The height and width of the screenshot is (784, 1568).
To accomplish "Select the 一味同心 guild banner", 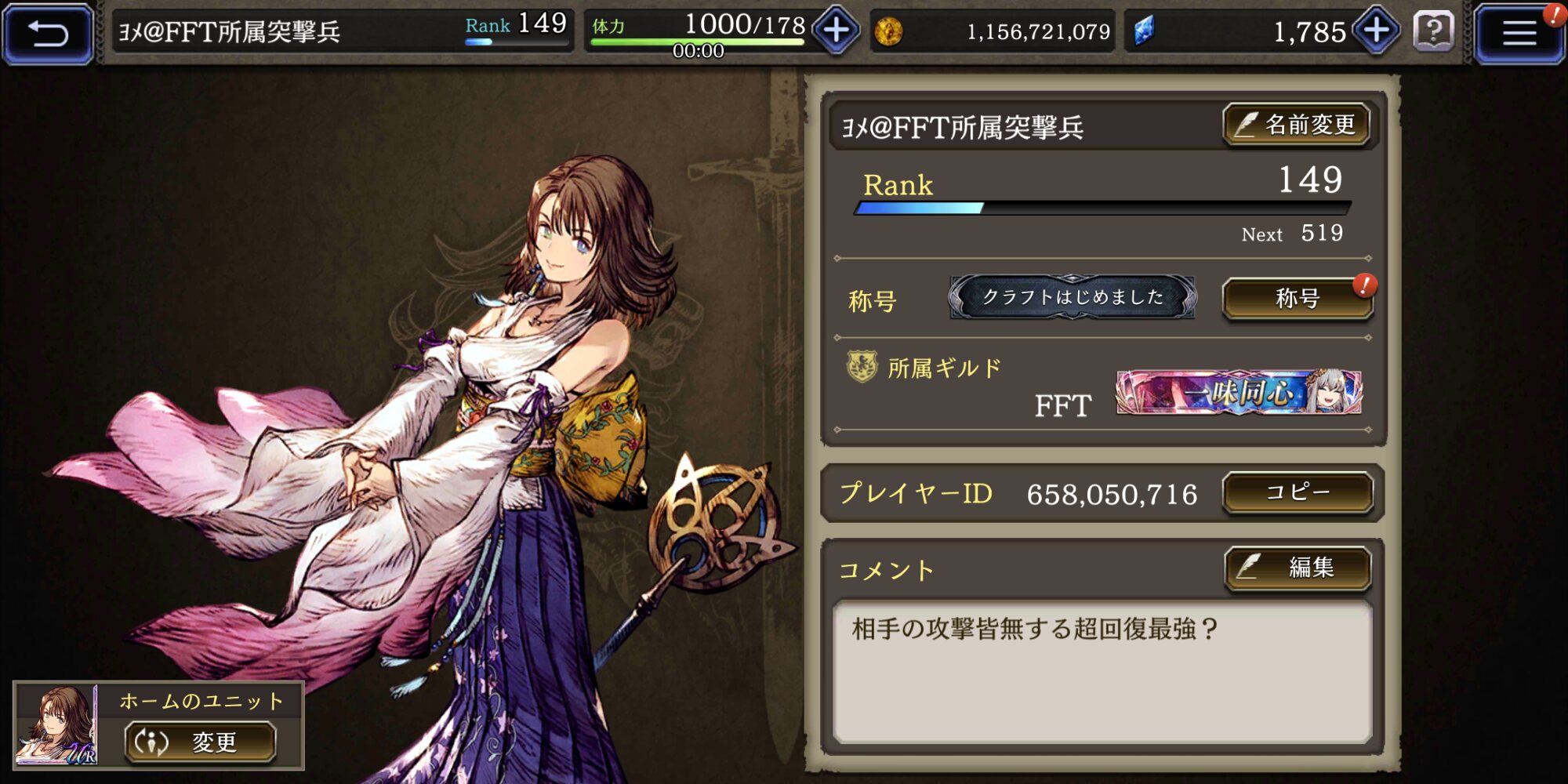I will click(1239, 392).
